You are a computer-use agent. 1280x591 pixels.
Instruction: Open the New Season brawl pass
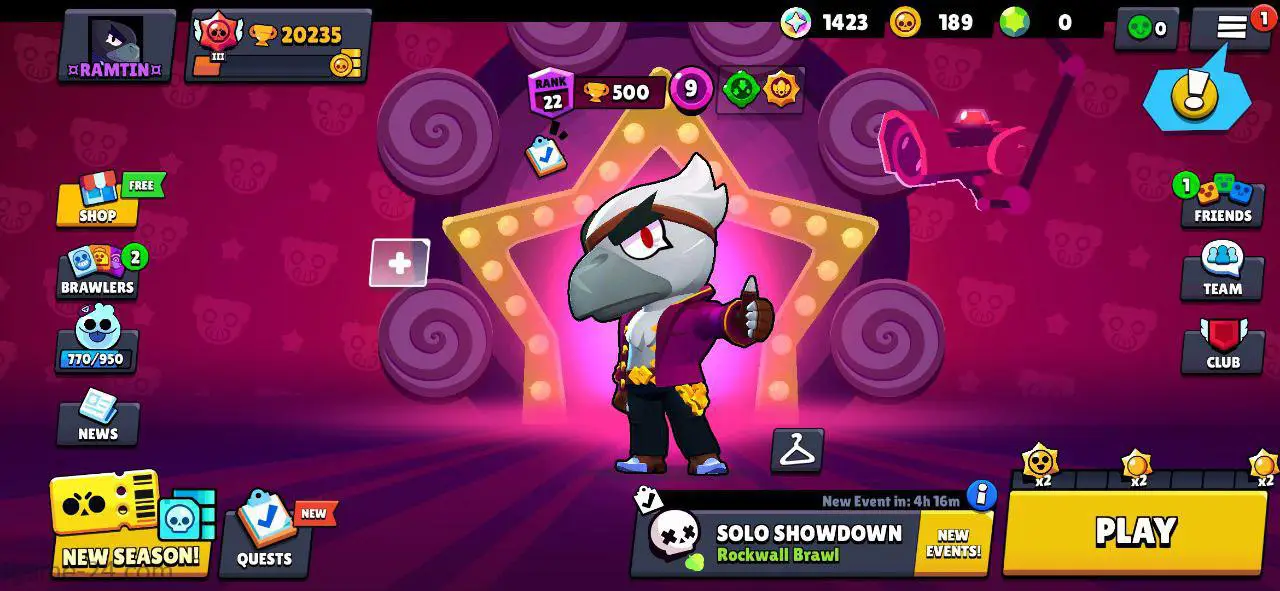tap(130, 525)
